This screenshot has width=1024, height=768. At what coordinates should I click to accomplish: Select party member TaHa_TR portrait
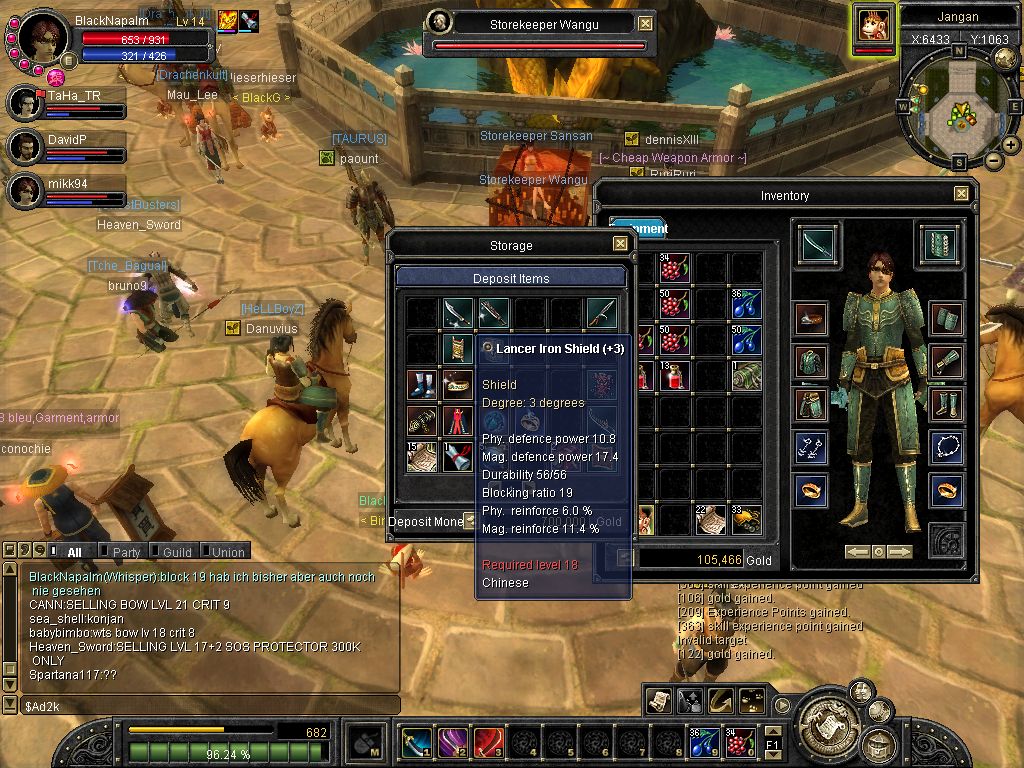click(x=24, y=103)
